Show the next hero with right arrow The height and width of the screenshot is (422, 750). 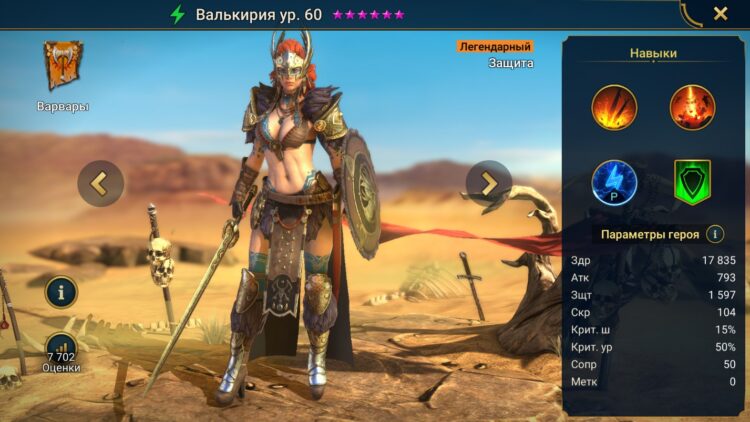pyautogui.click(x=488, y=183)
